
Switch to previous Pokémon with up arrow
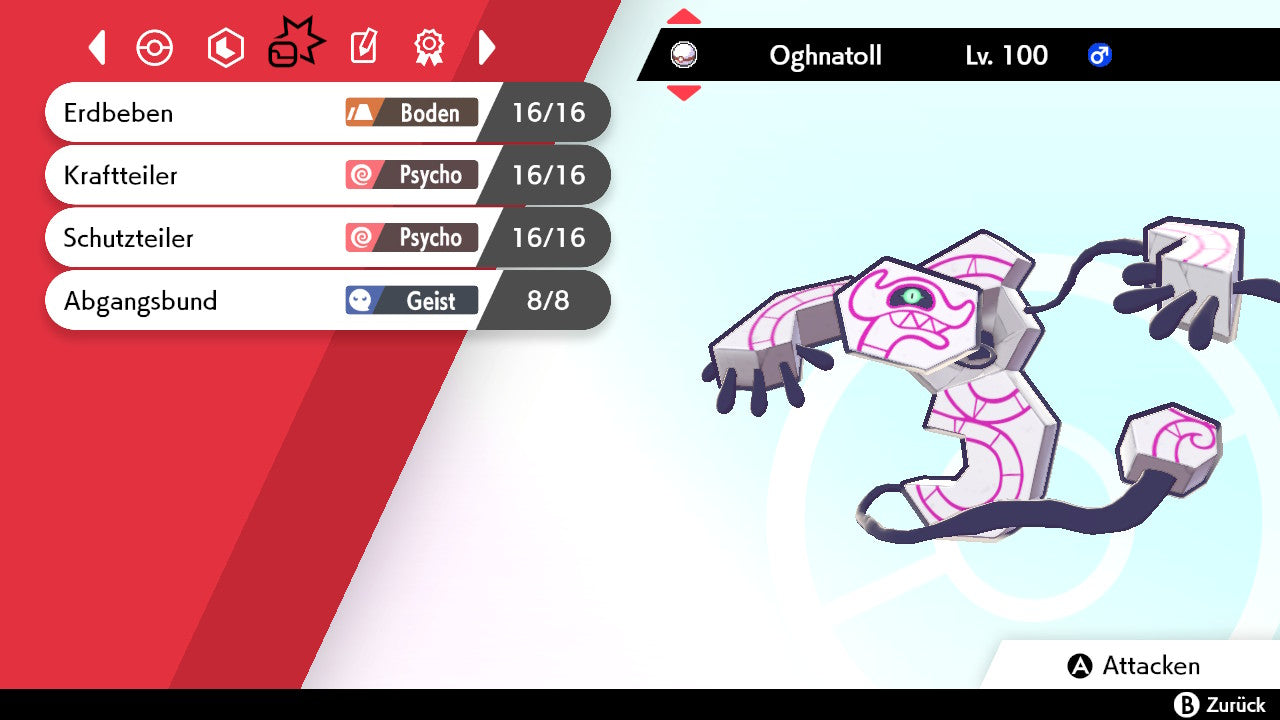coord(683,16)
